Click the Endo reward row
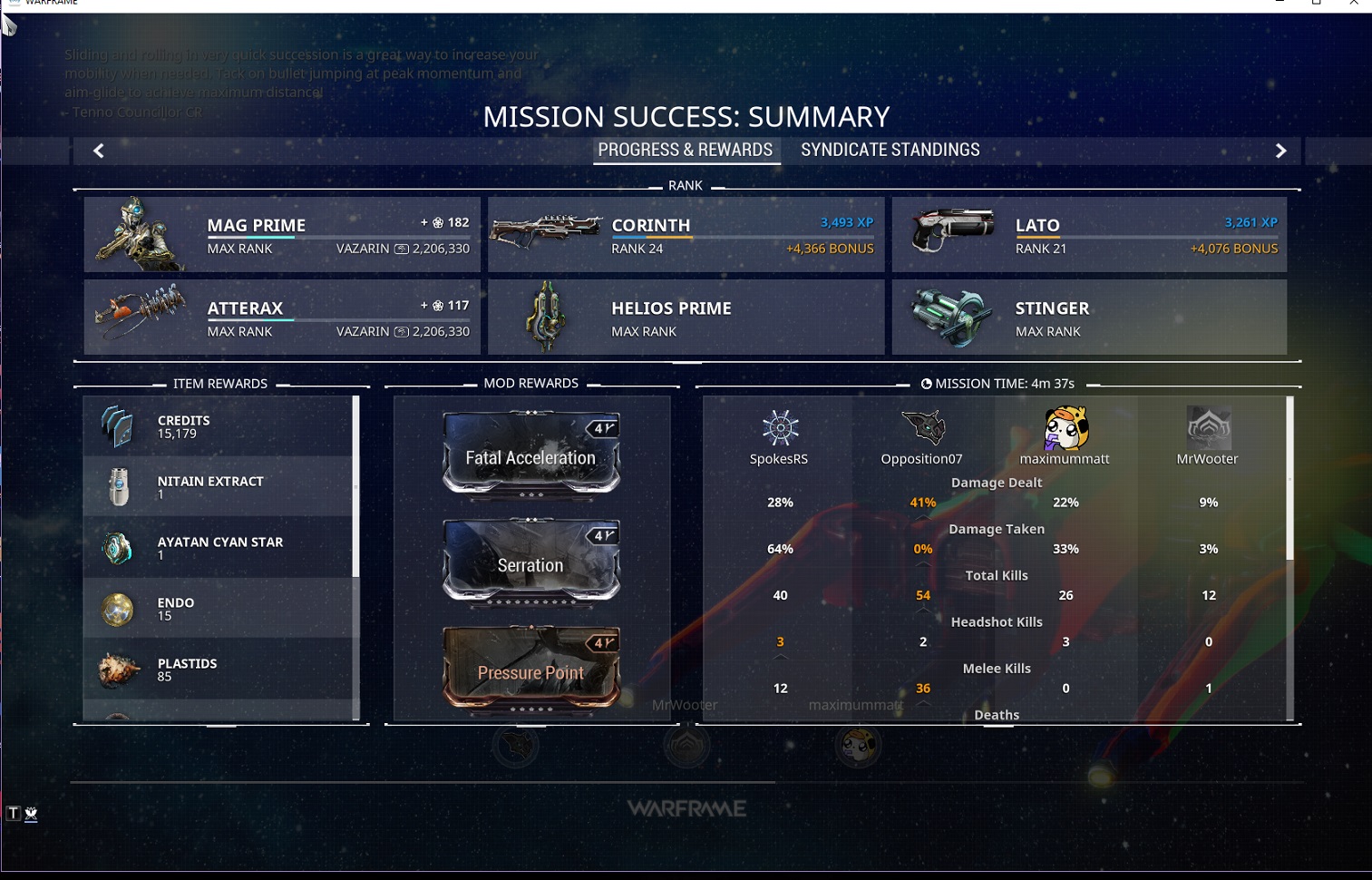Image resolution: width=1372 pixels, height=880 pixels. pos(218,609)
